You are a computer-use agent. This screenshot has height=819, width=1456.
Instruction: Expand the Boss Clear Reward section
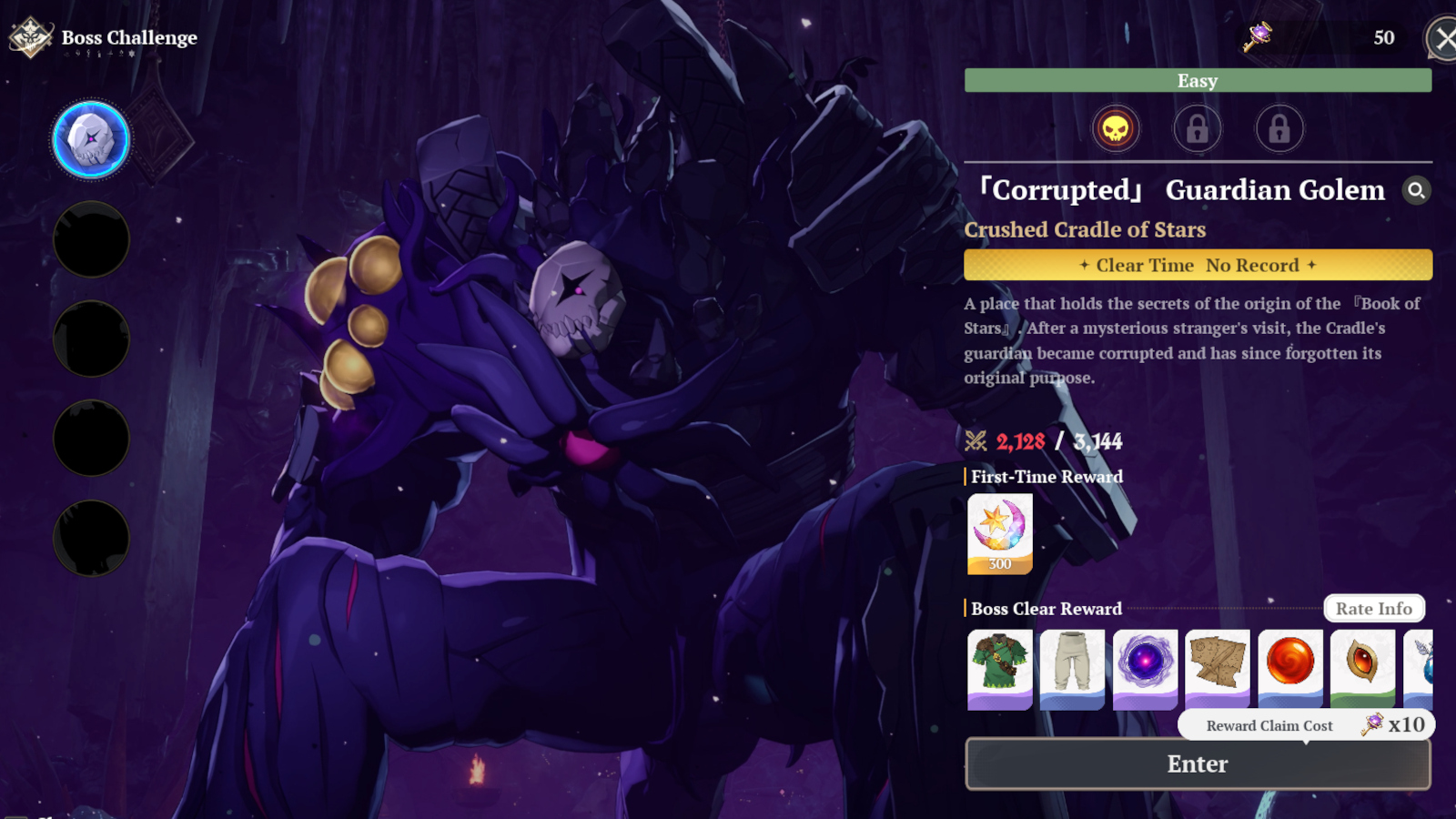[1046, 609]
